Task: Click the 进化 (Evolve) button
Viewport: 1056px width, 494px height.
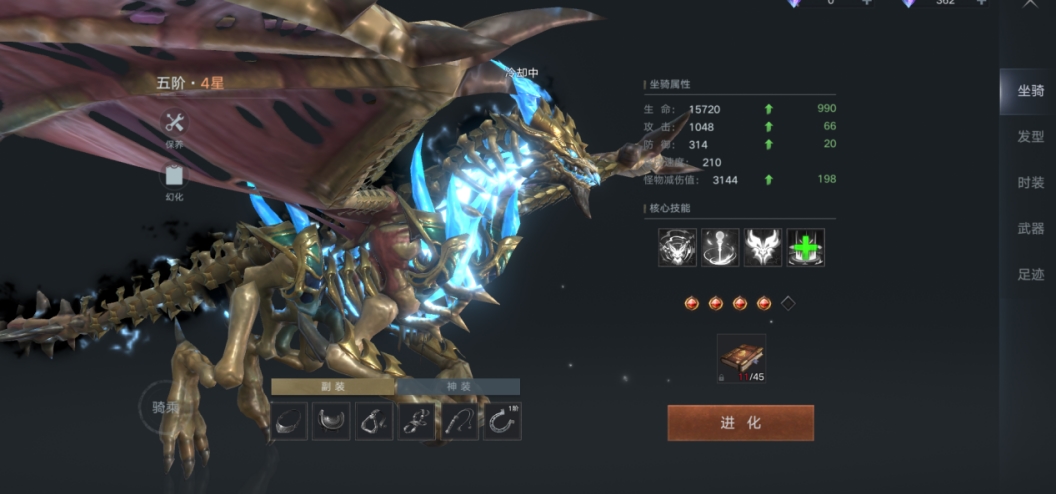Action: pyautogui.click(x=740, y=423)
